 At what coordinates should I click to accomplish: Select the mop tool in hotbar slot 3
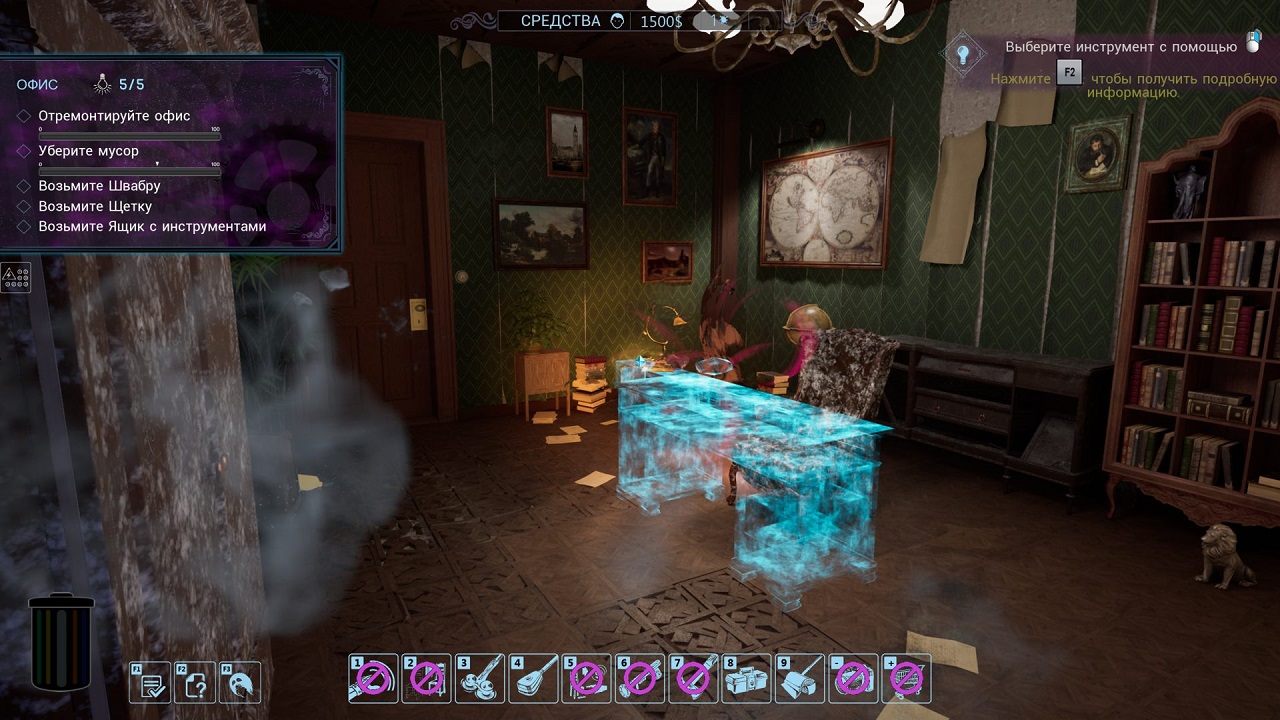pyautogui.click(x=479, y=679)
